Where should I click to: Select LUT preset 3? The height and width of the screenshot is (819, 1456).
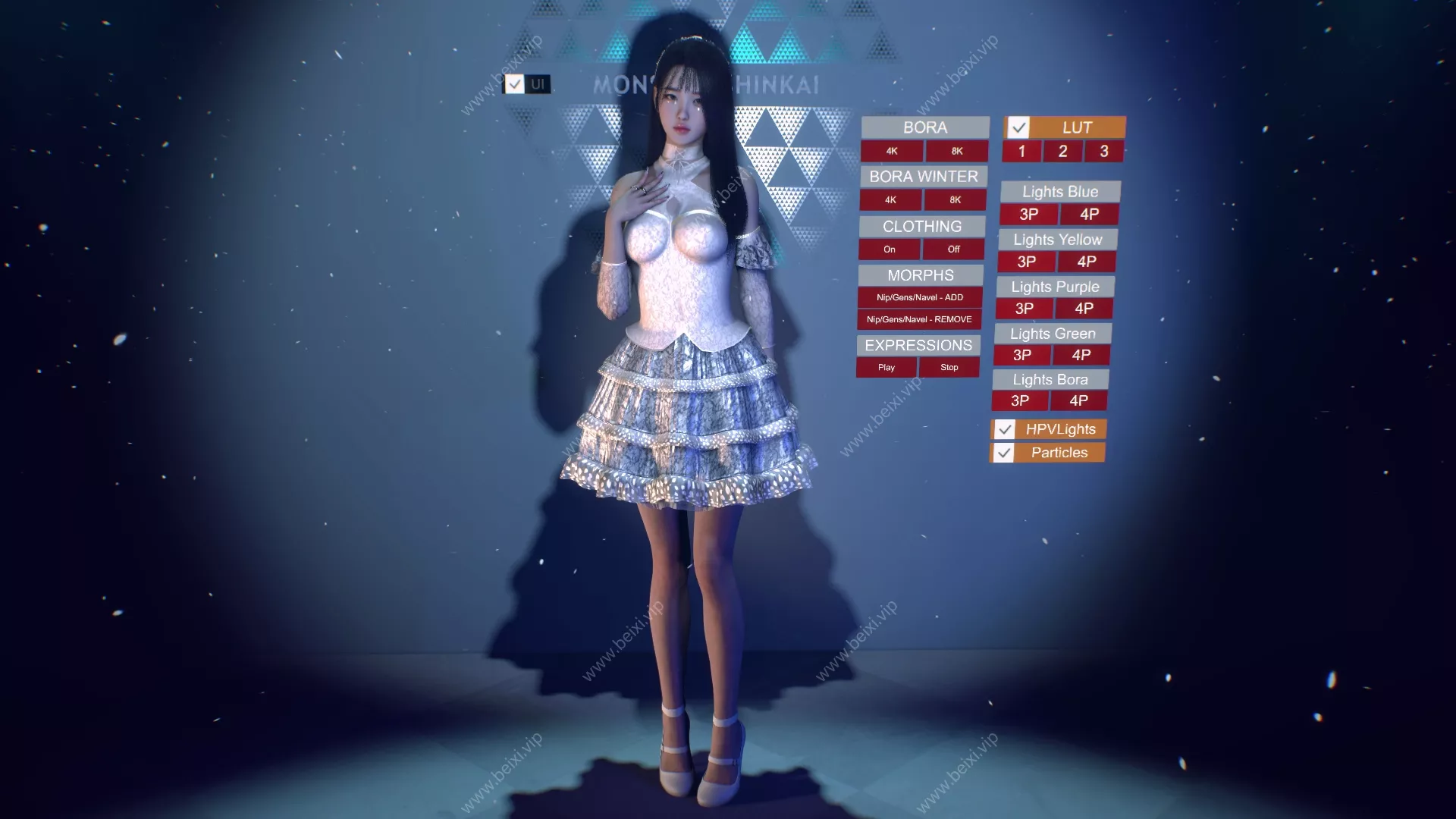(1104, 151)
